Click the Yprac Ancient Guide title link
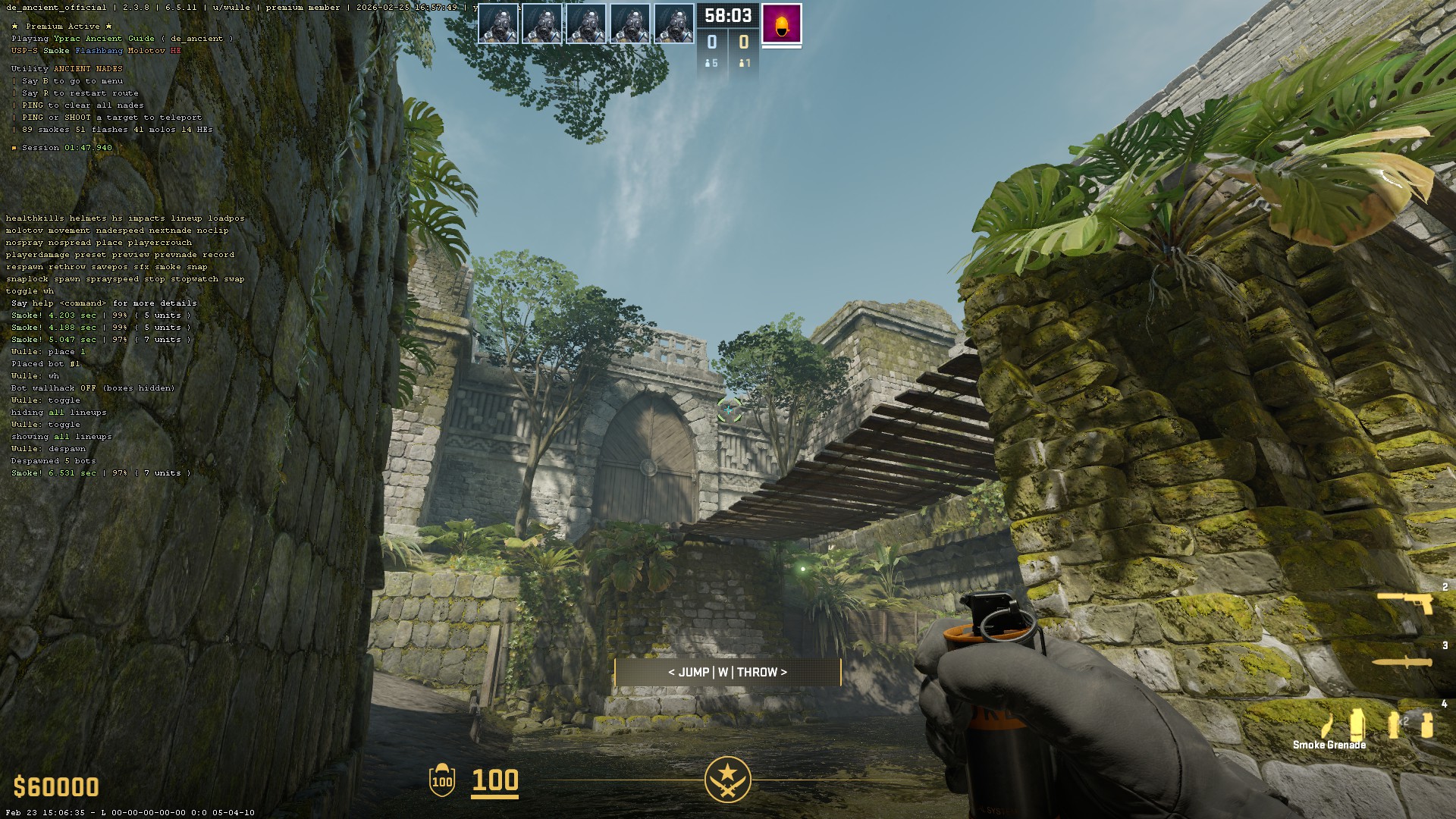The width and height of the screenshot is (1456, 819). 104,38
